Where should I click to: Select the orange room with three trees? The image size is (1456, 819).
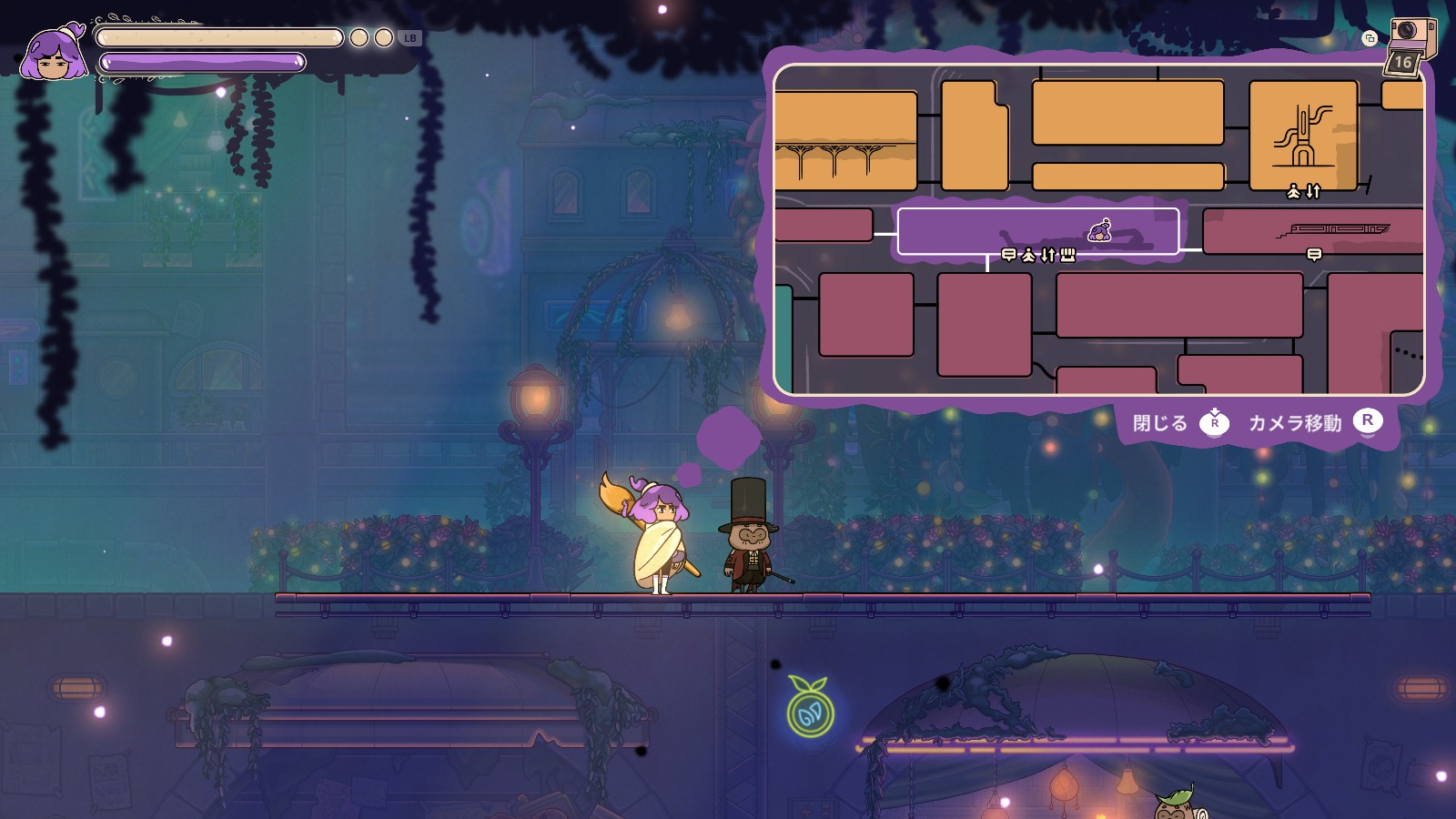[844, 141]
